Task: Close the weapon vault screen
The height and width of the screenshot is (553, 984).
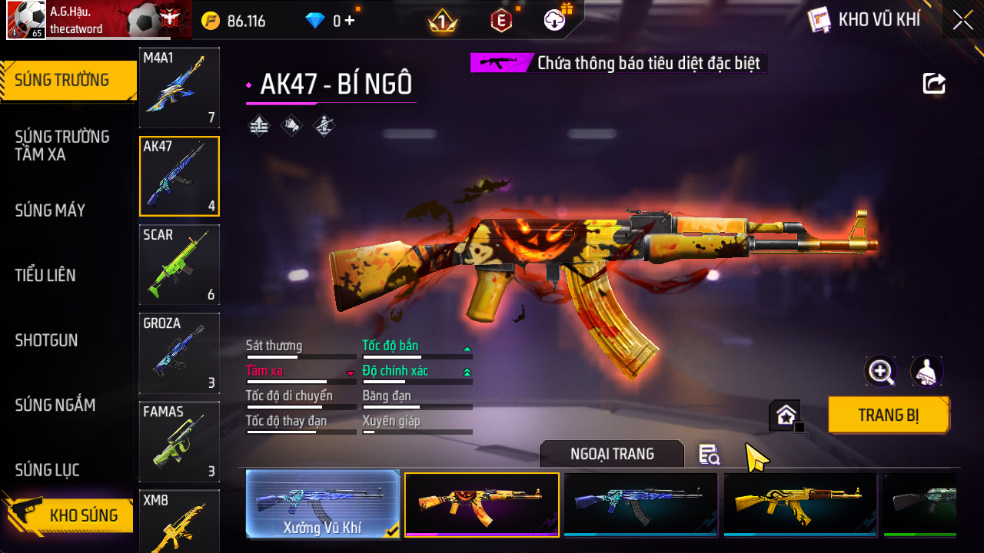Action: 962,19
